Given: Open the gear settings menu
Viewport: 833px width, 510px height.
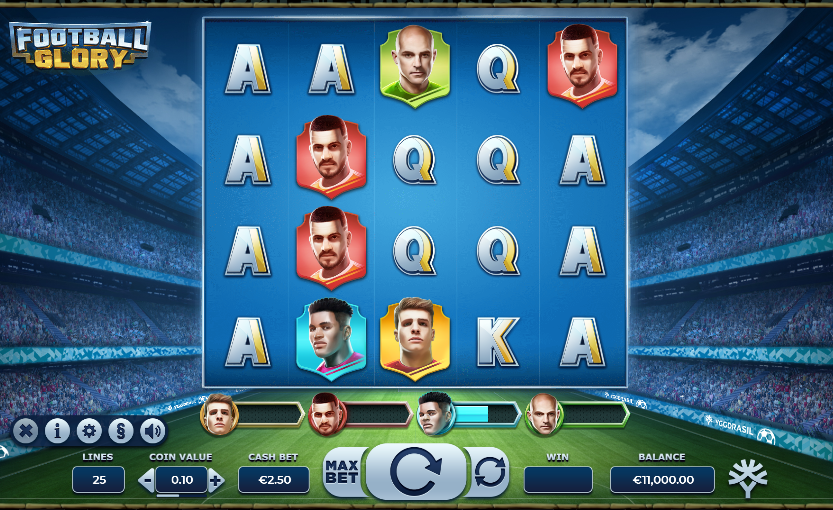Looking at the screenshot, I should 89,431.
